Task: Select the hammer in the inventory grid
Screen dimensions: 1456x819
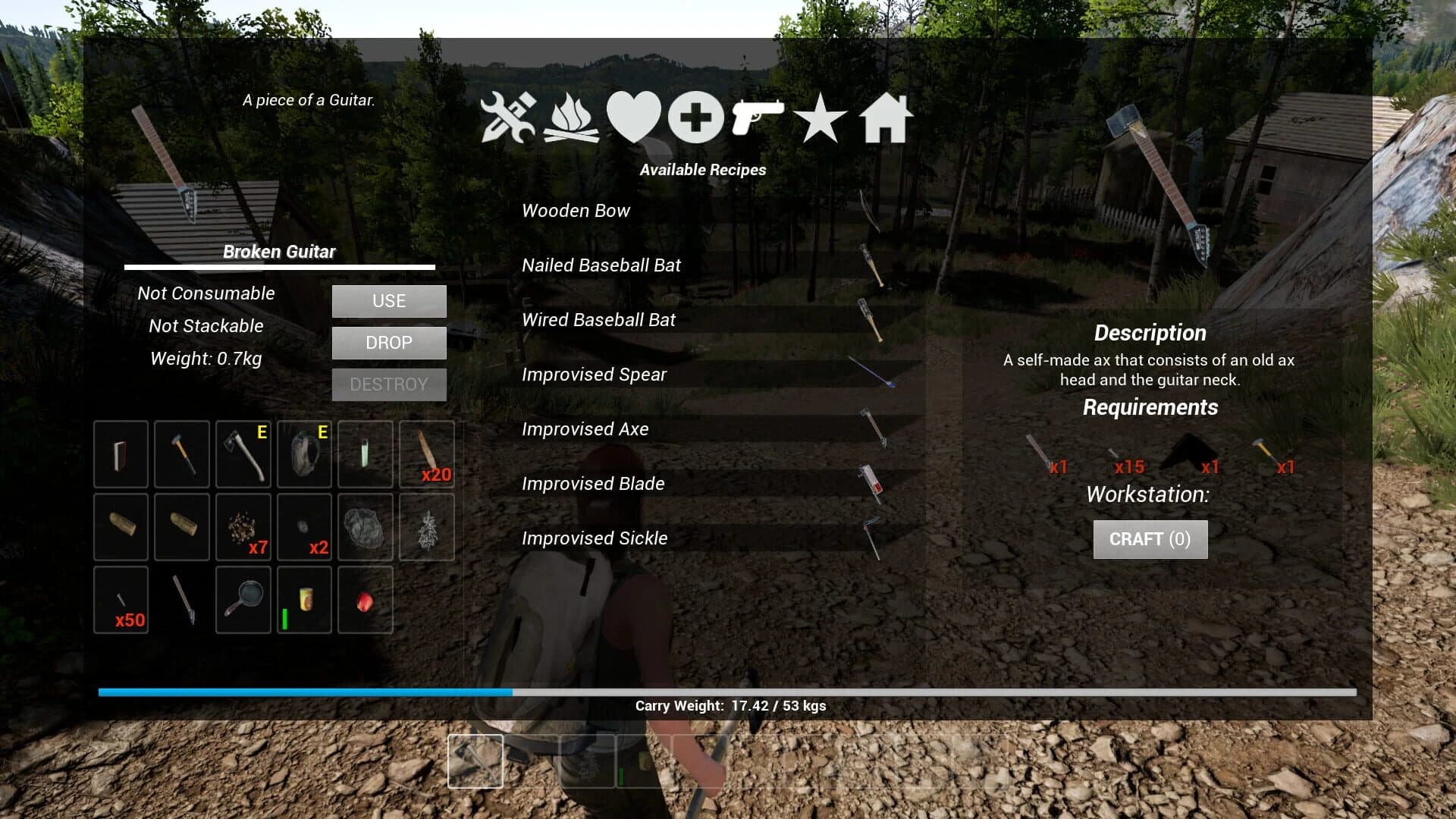Action: [x=181, y=453]
